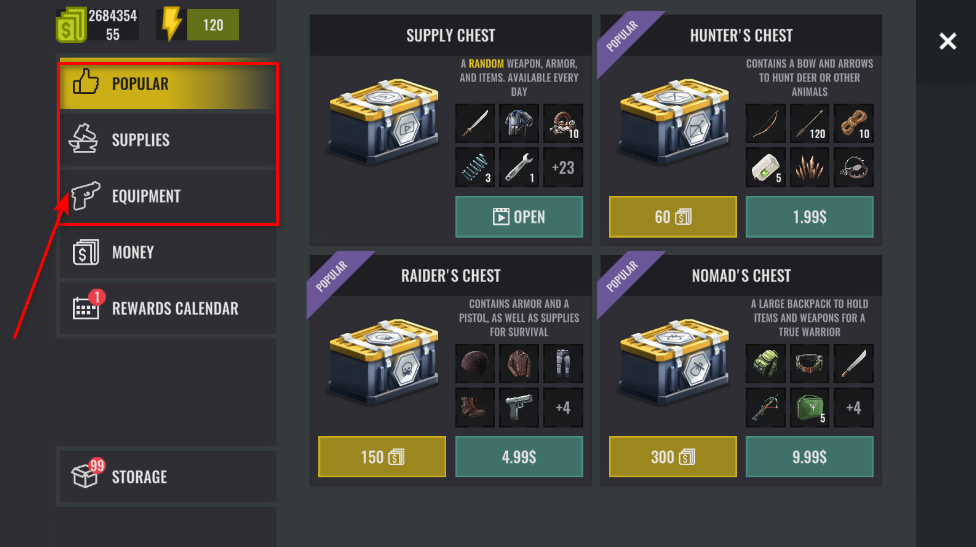976x547 pixels.
Task: Close the shop window
Action: pos(947,41)
